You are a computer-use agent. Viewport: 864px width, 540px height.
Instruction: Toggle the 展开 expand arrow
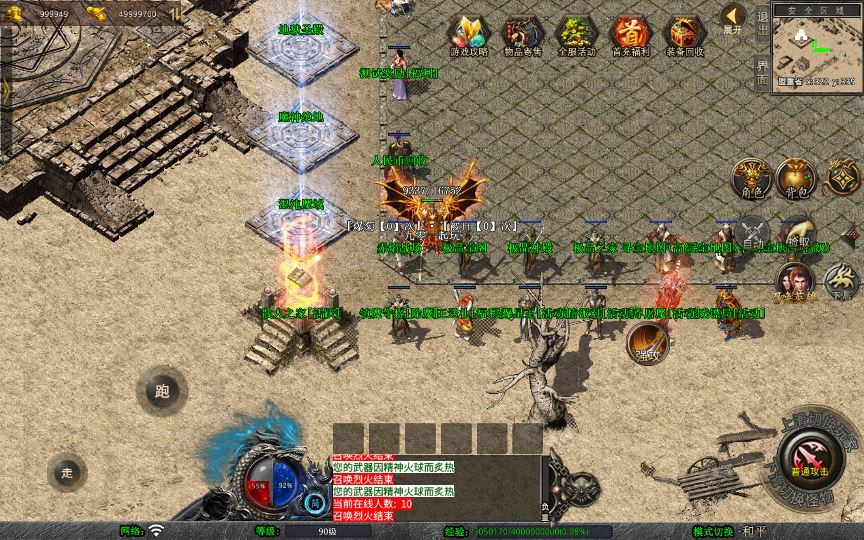(733, 19)
